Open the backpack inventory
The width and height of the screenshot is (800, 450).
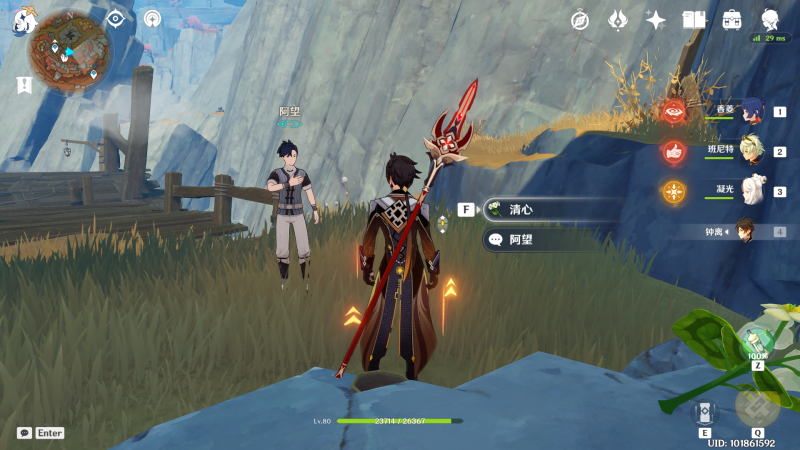point(732,19)
